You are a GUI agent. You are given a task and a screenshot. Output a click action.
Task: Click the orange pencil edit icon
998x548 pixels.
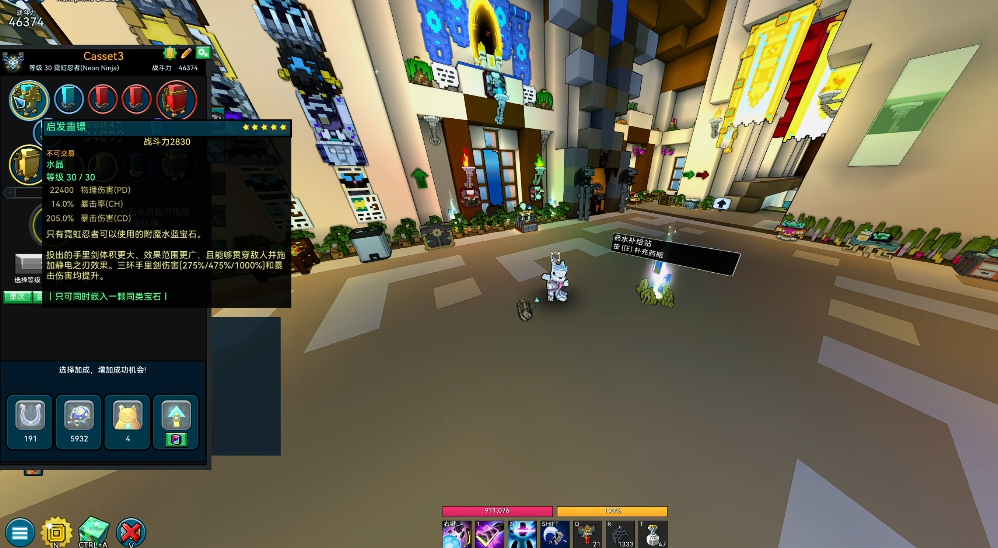[x=186, y=52]
